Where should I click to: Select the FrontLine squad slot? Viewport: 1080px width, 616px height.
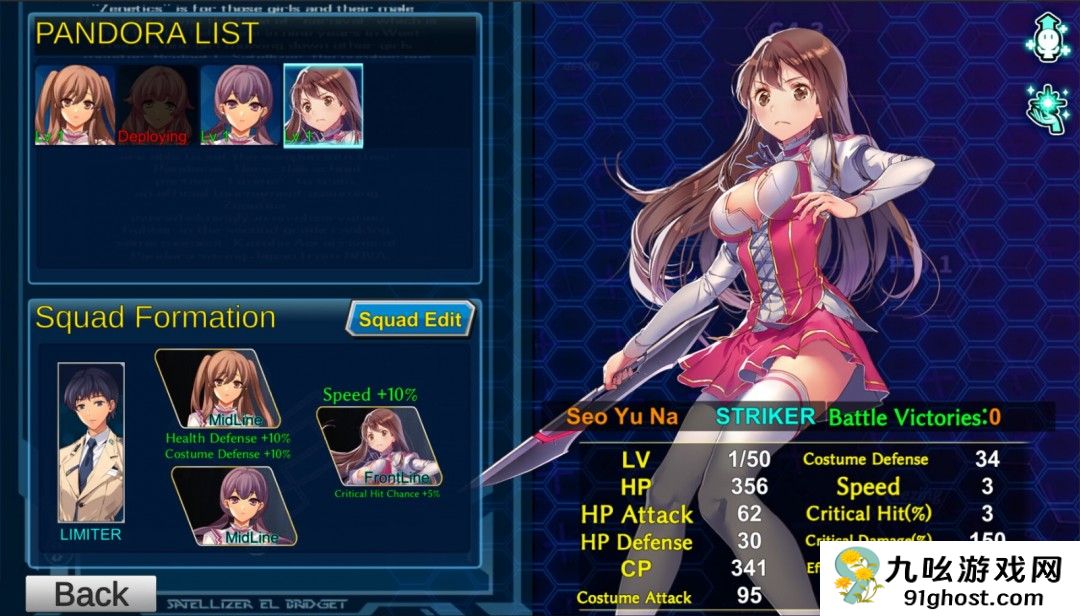tap(381, 446)
